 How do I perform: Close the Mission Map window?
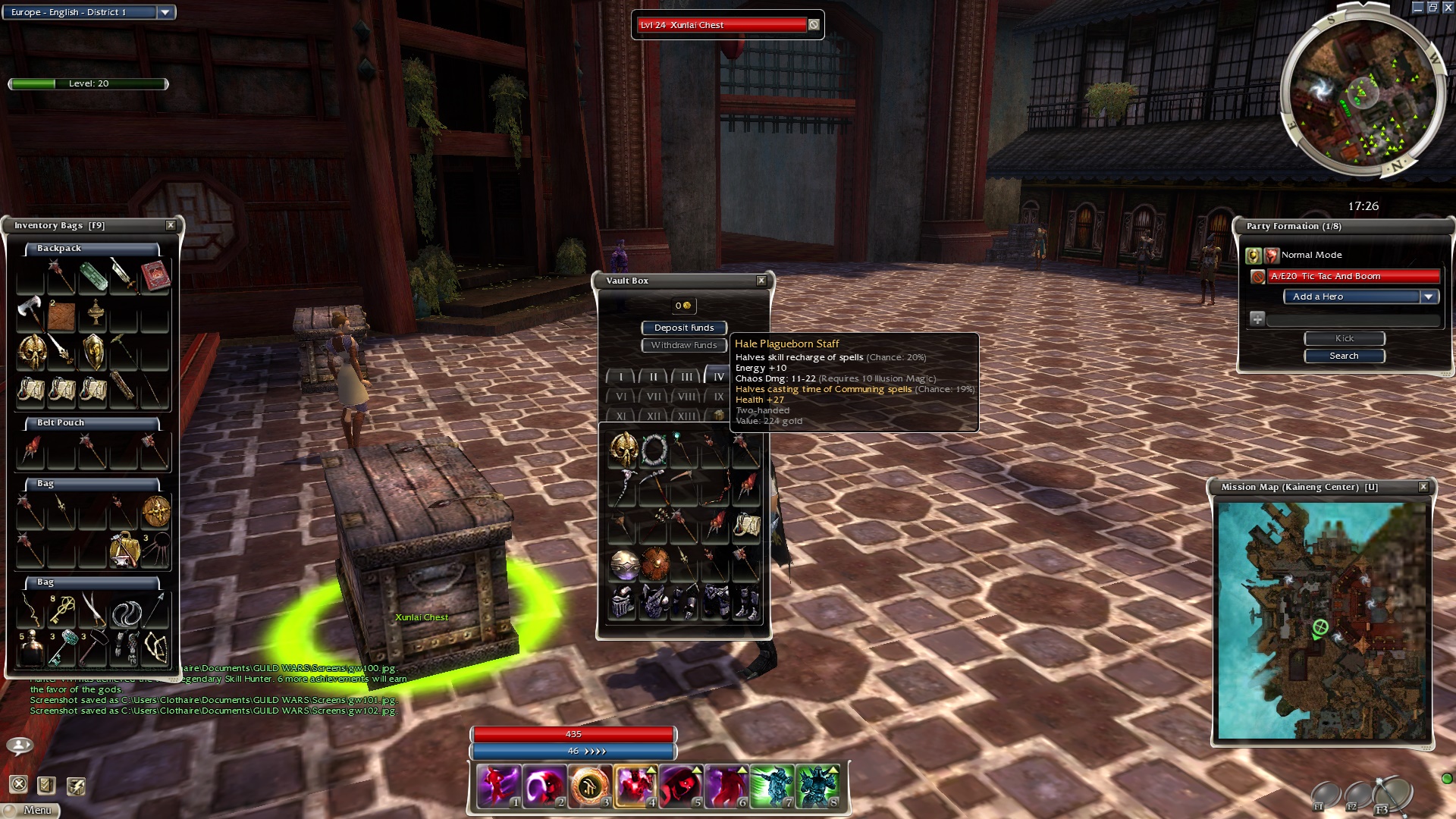point(1423,487)
